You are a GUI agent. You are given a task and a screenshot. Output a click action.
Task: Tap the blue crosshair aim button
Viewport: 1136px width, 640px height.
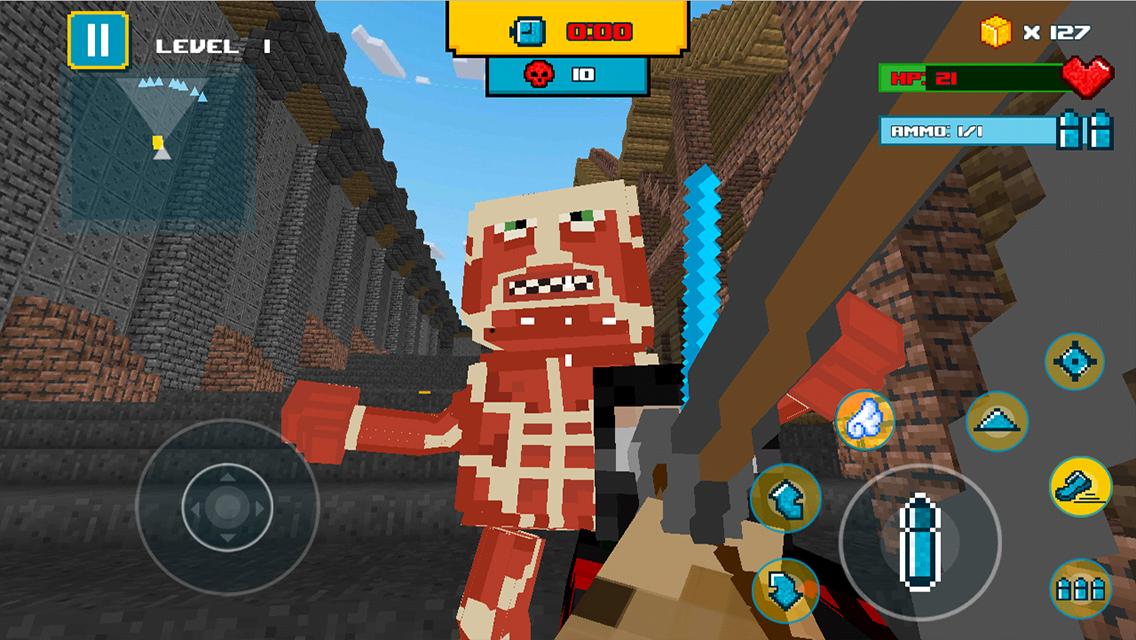[x=1073, y=362]
